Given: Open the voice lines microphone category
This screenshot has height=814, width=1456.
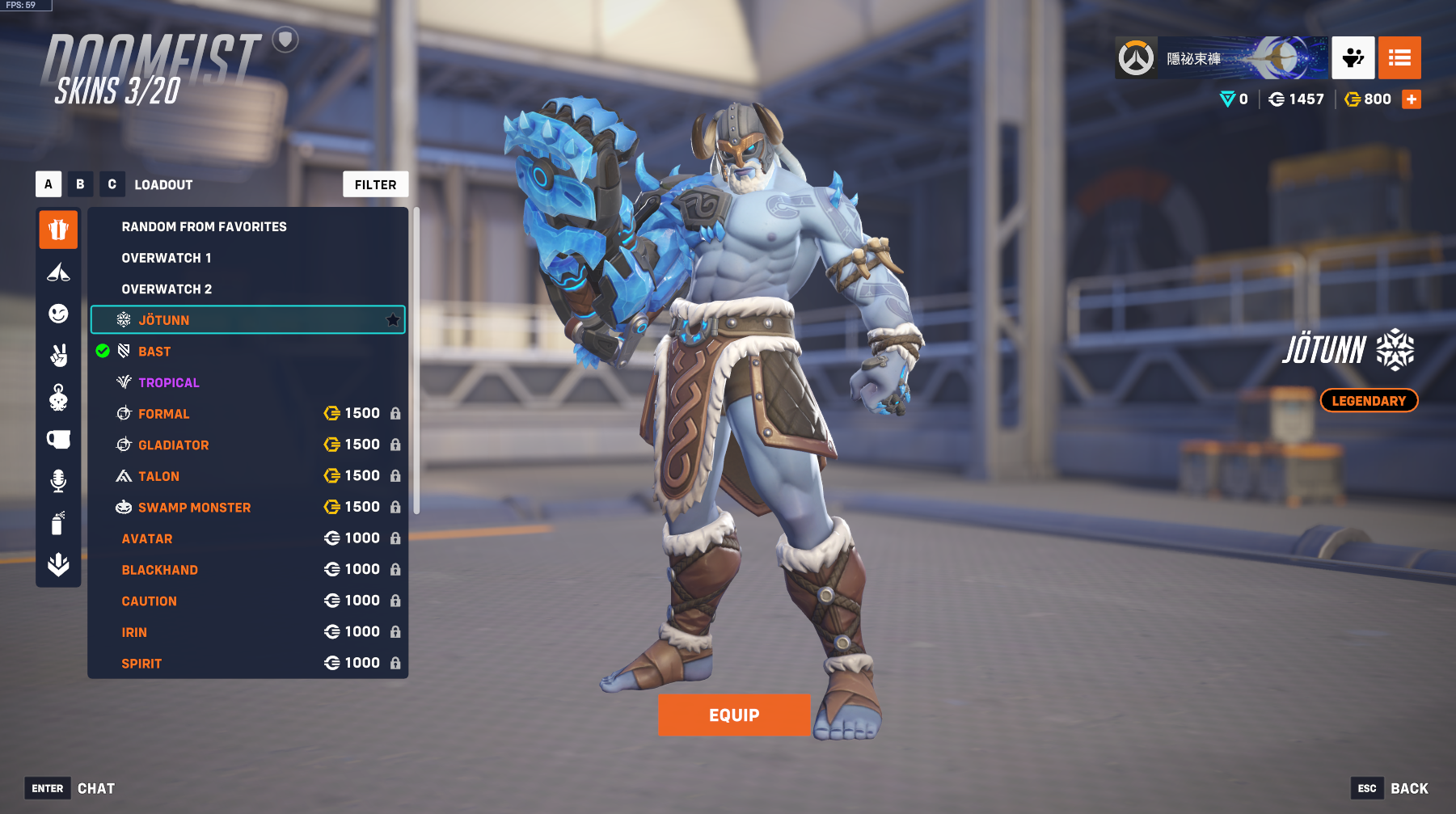Looking at the screenshot, I should [x=58, y=481].
